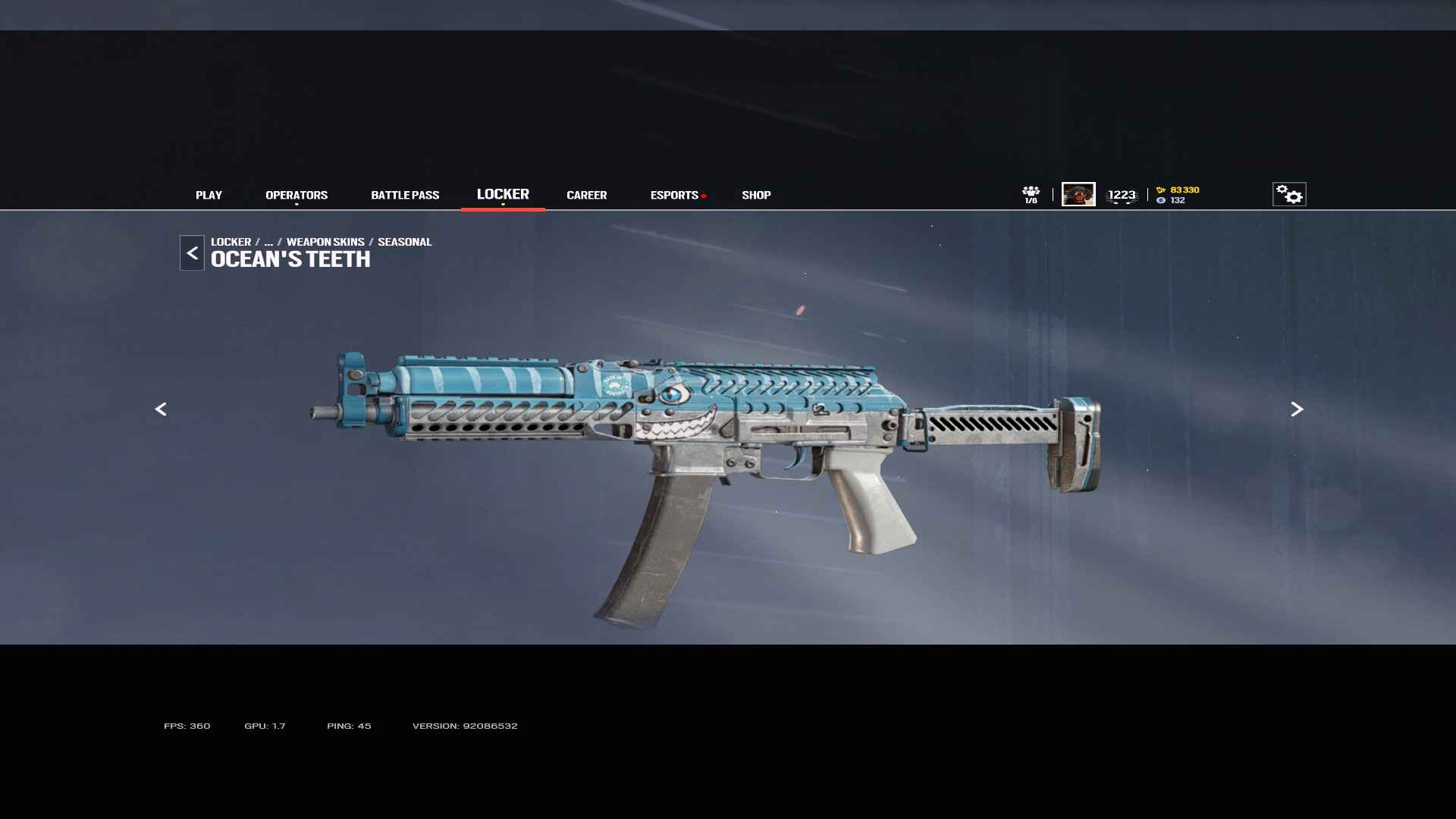
Task: Click the player profile avatar
Action: [x=1078, y=194]
